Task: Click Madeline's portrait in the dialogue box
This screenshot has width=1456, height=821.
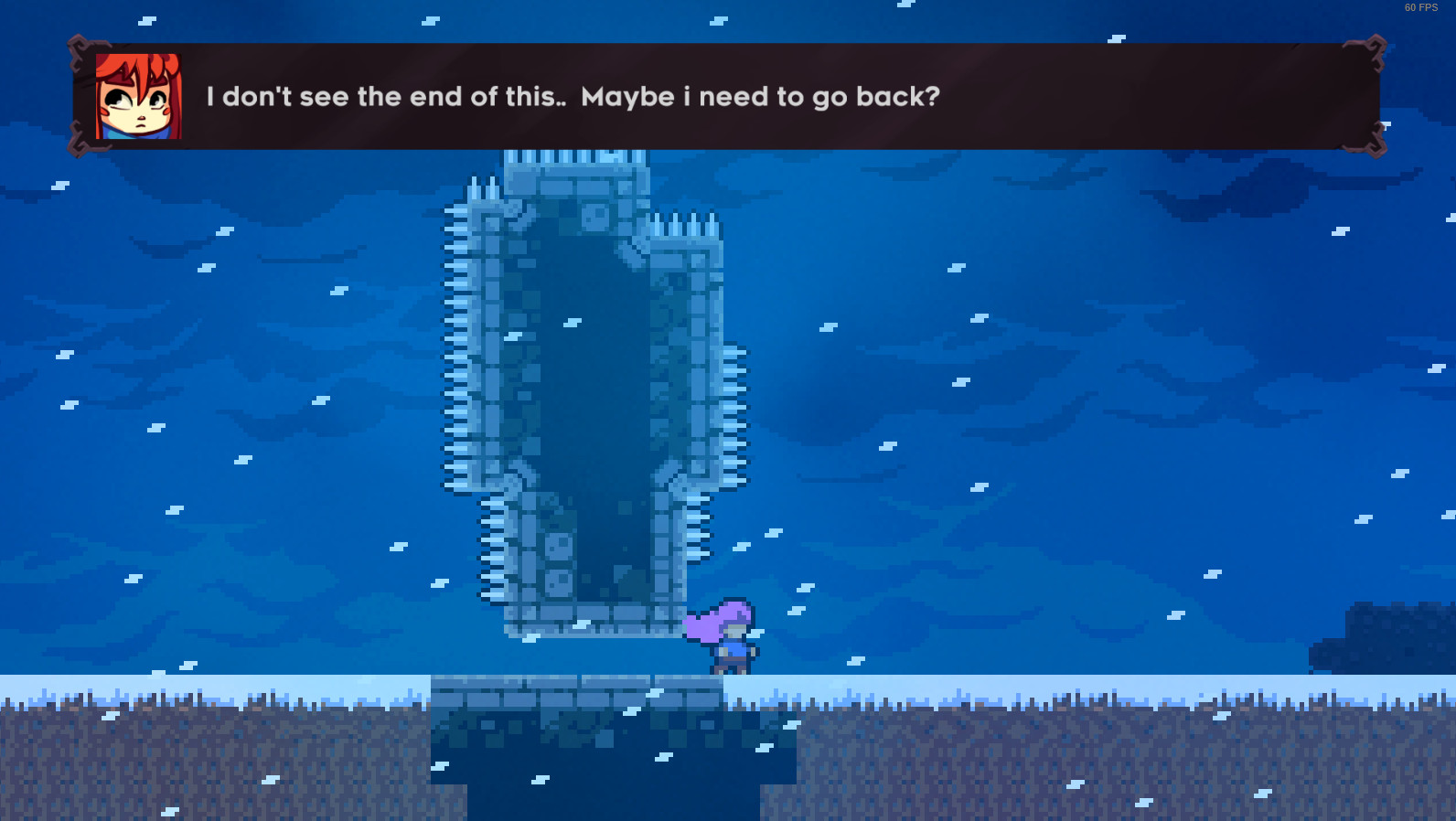Action: (135, 95)
